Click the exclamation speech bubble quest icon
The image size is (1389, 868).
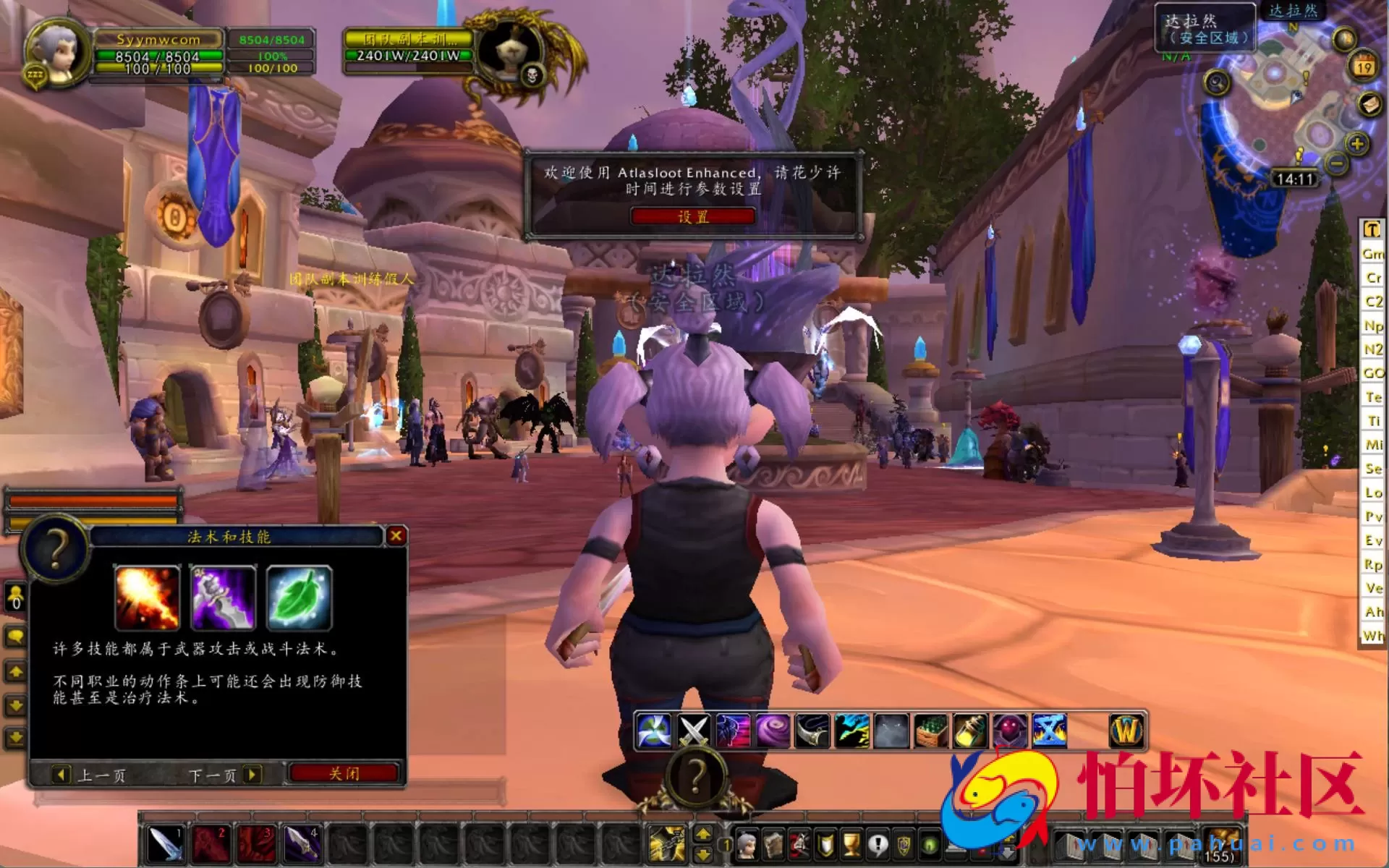click(877, 844)
